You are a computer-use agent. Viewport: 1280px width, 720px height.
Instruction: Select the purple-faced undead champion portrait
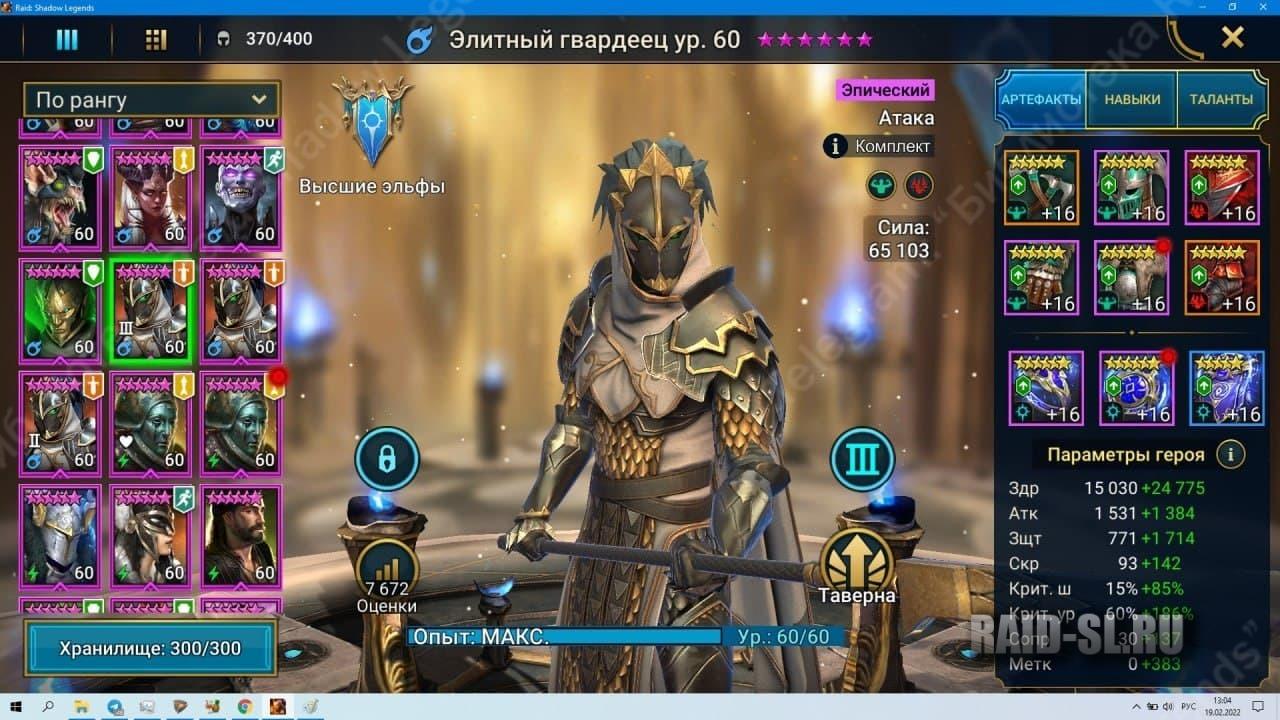coord(240,198)
